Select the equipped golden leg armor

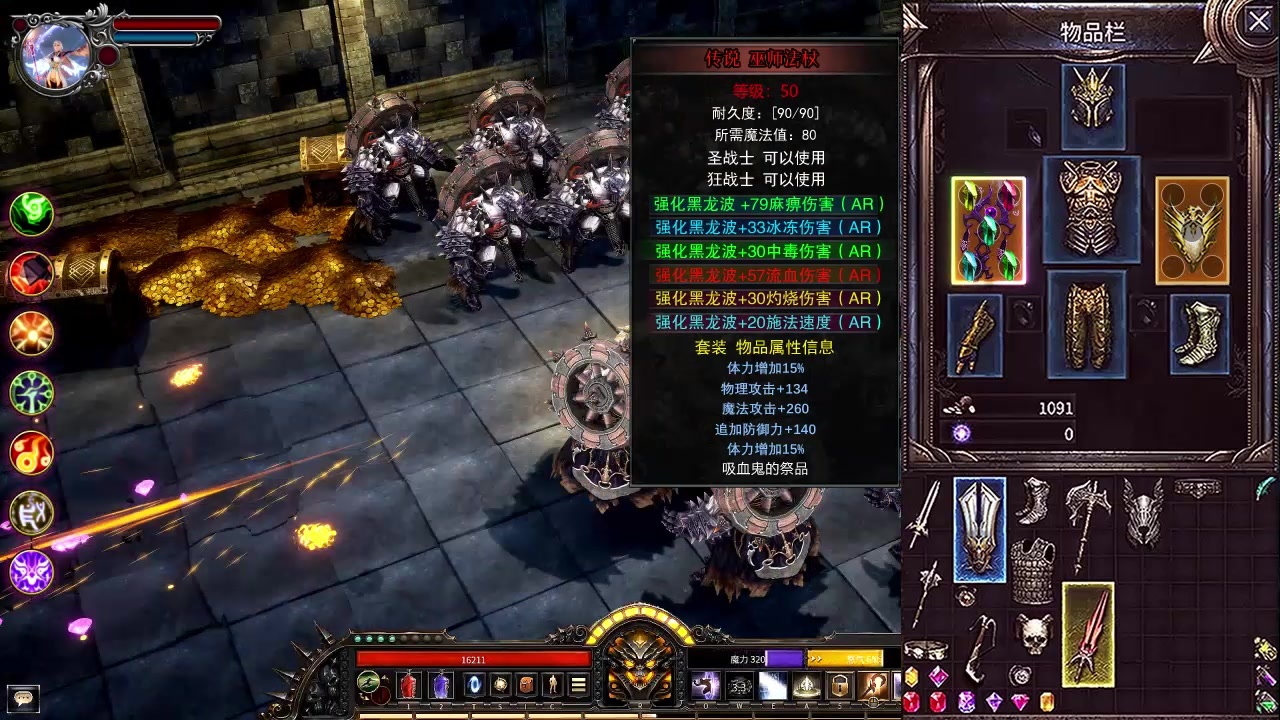point(1087,324)
